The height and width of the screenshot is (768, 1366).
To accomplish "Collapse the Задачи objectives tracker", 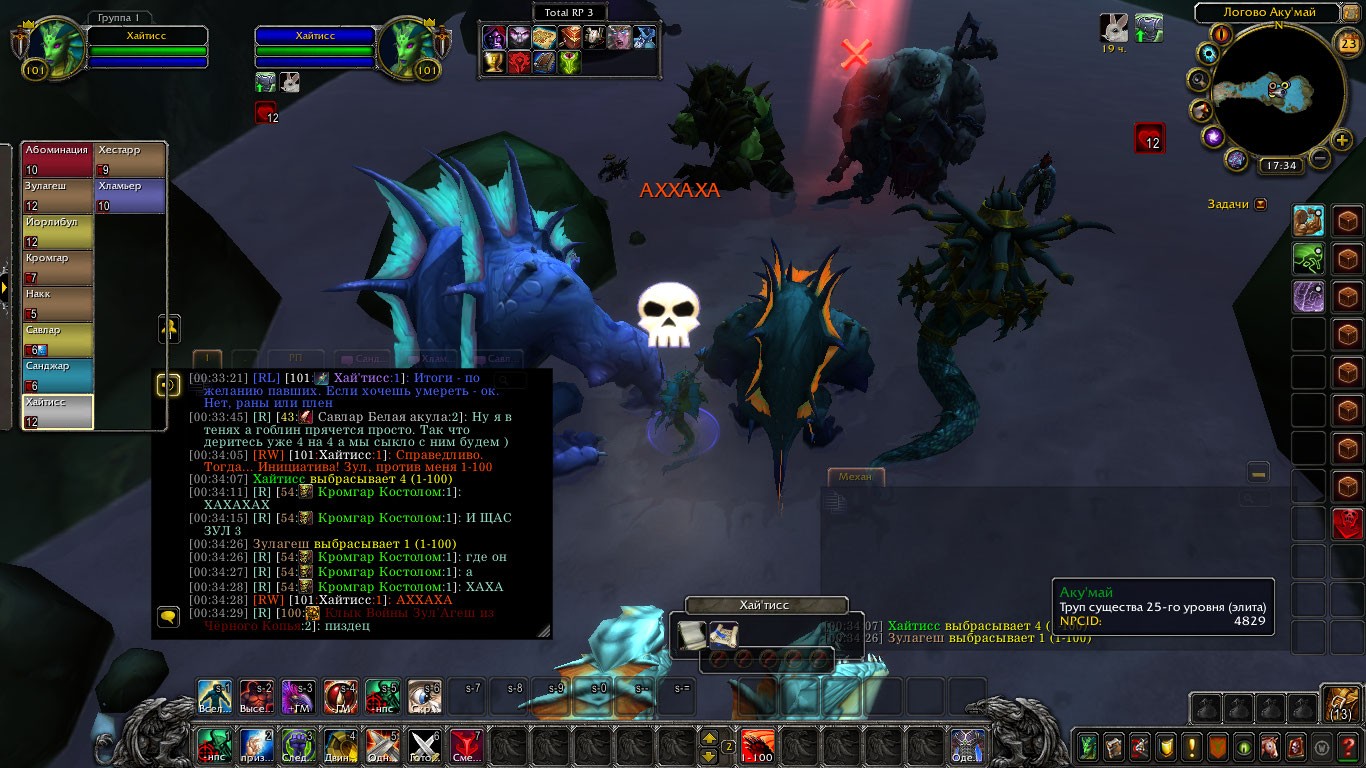I will tap(1260, 204).
